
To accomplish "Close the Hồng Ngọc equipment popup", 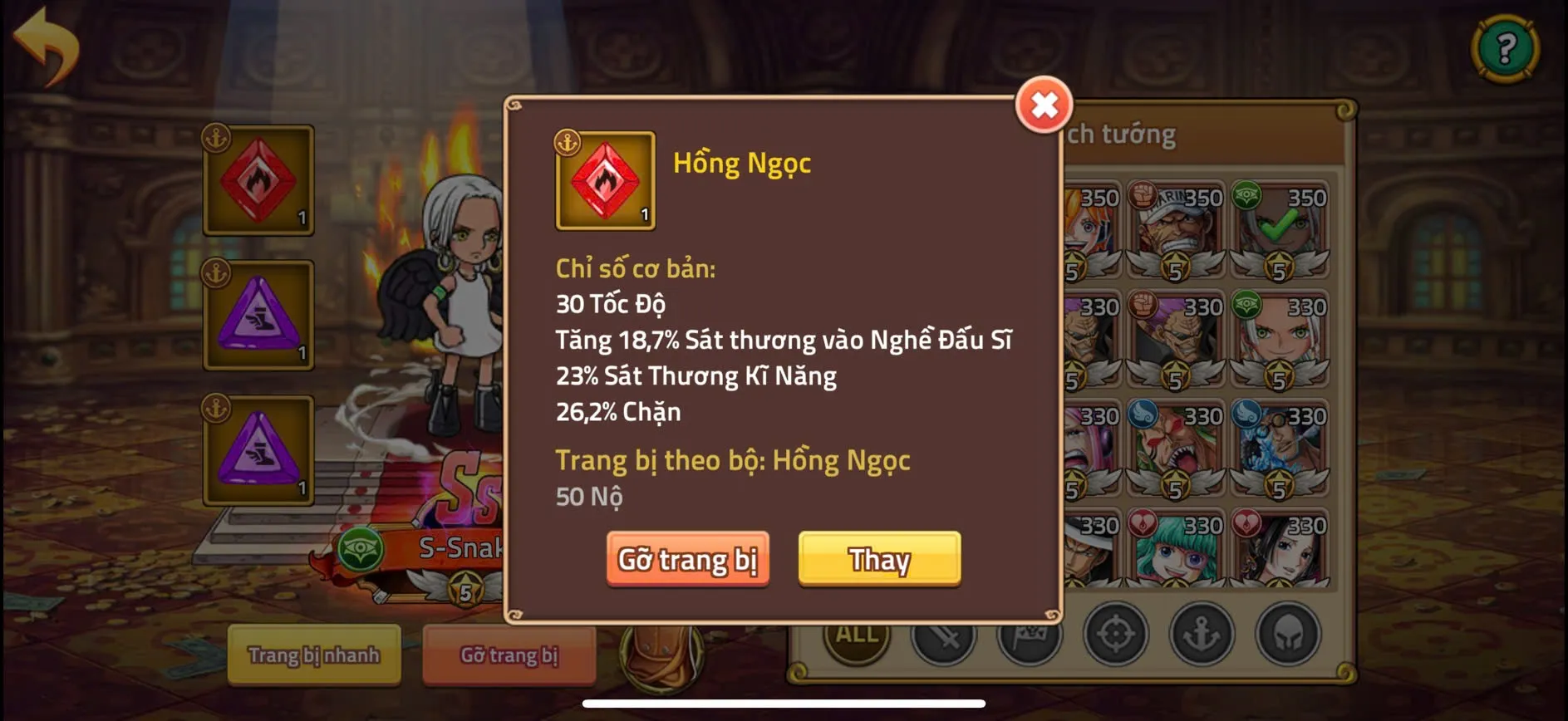I will click(1045, 105).
